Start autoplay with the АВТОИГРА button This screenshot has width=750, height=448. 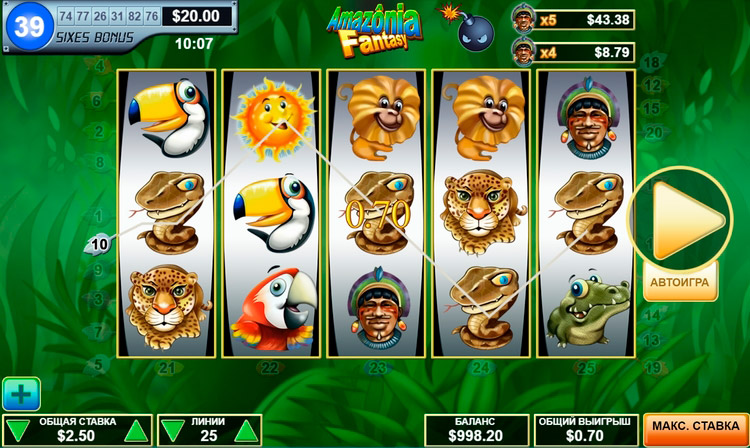coord(679,282)
